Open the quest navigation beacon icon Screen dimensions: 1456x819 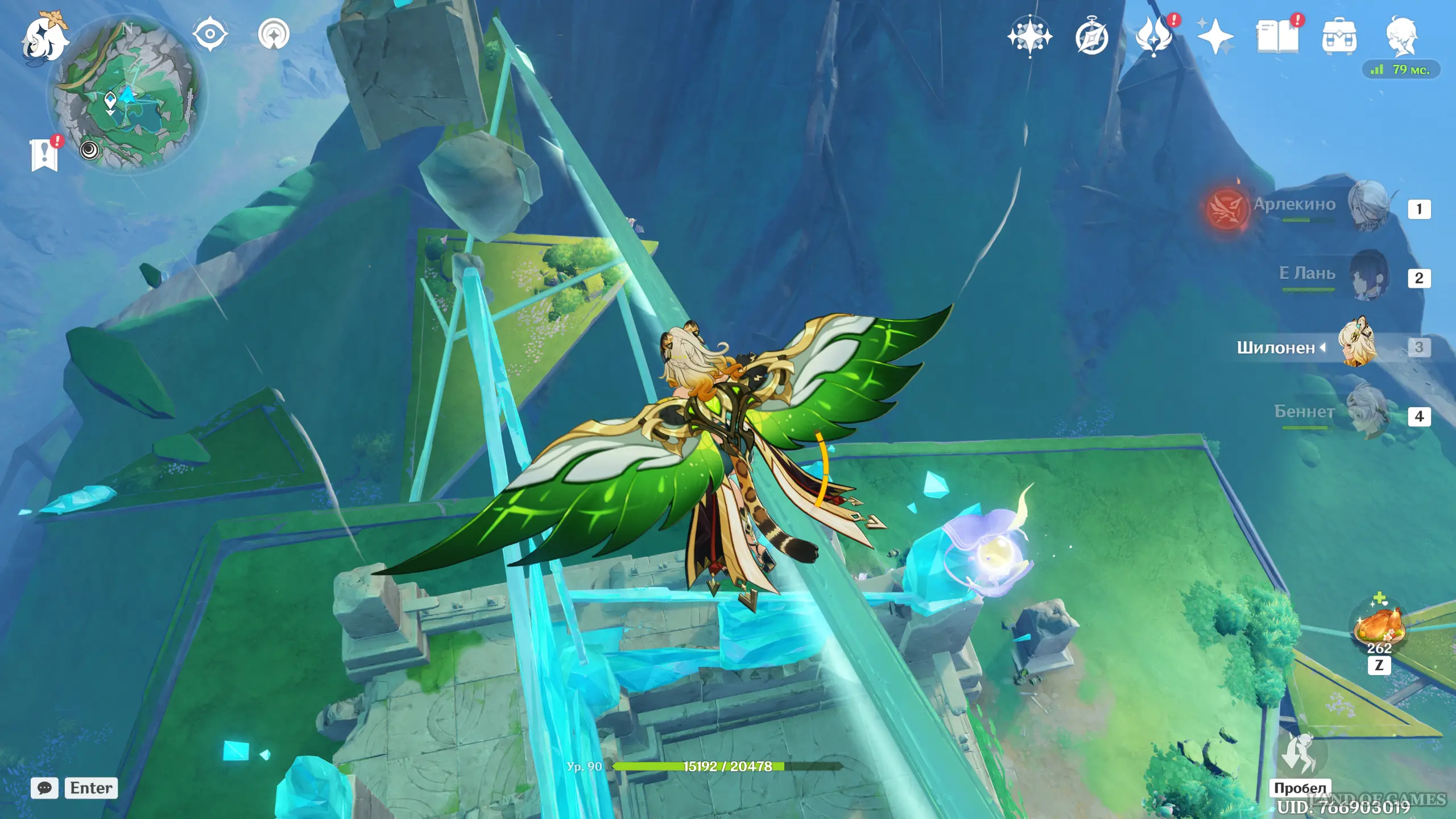tap(274, 34)
